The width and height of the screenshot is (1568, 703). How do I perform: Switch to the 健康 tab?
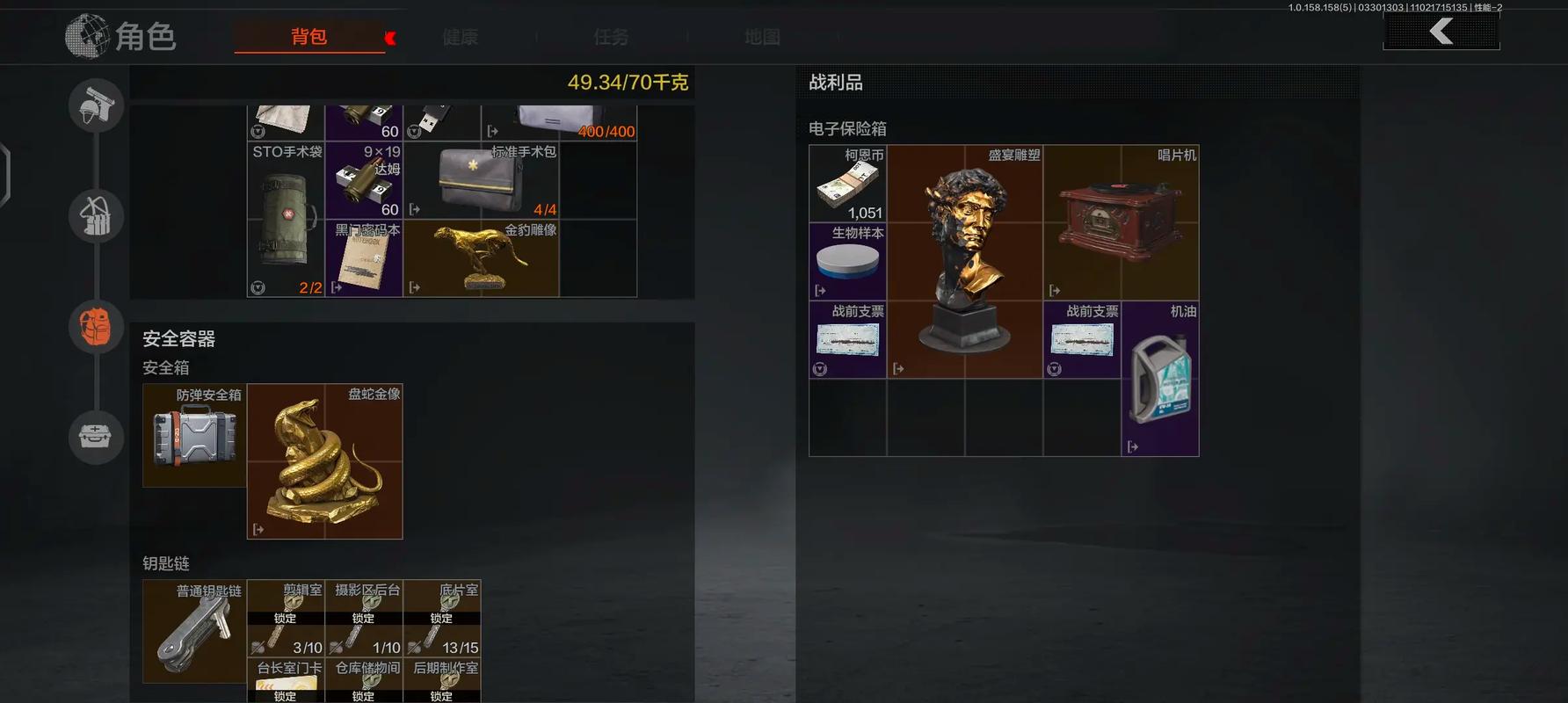460,37
